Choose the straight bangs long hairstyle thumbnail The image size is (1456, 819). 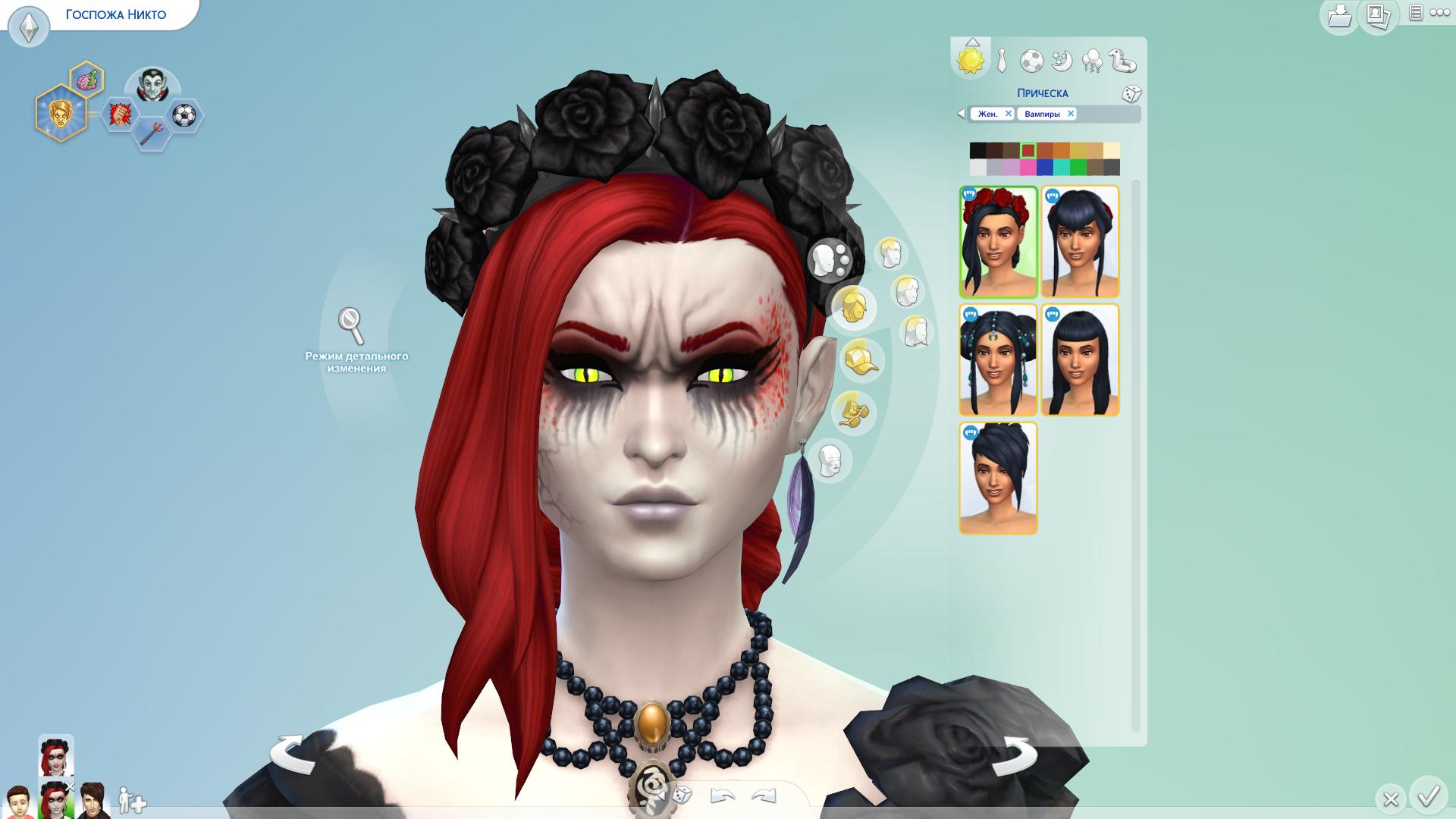coord(1080,360)
